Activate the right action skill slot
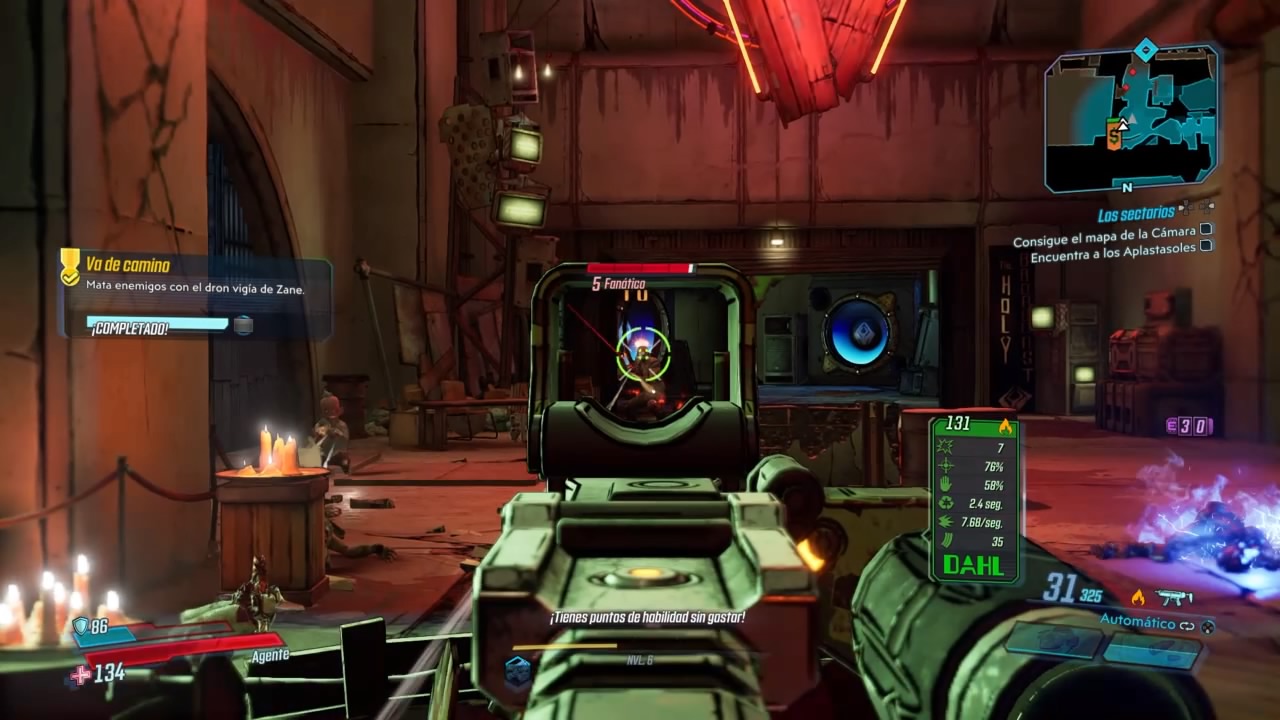 [x=1152, y=651]
